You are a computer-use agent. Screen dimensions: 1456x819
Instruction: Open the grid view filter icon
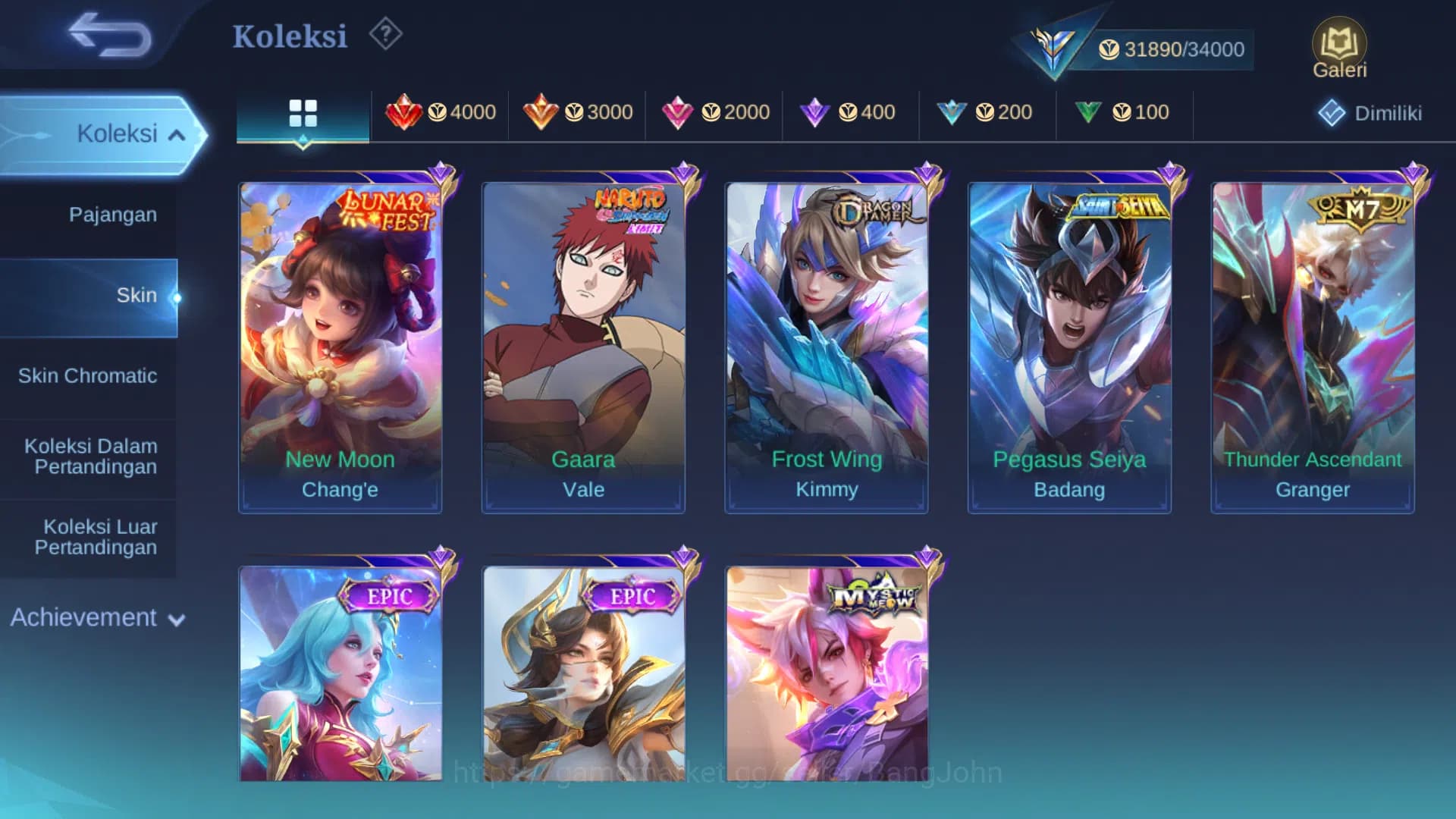[x=303, y=112]
